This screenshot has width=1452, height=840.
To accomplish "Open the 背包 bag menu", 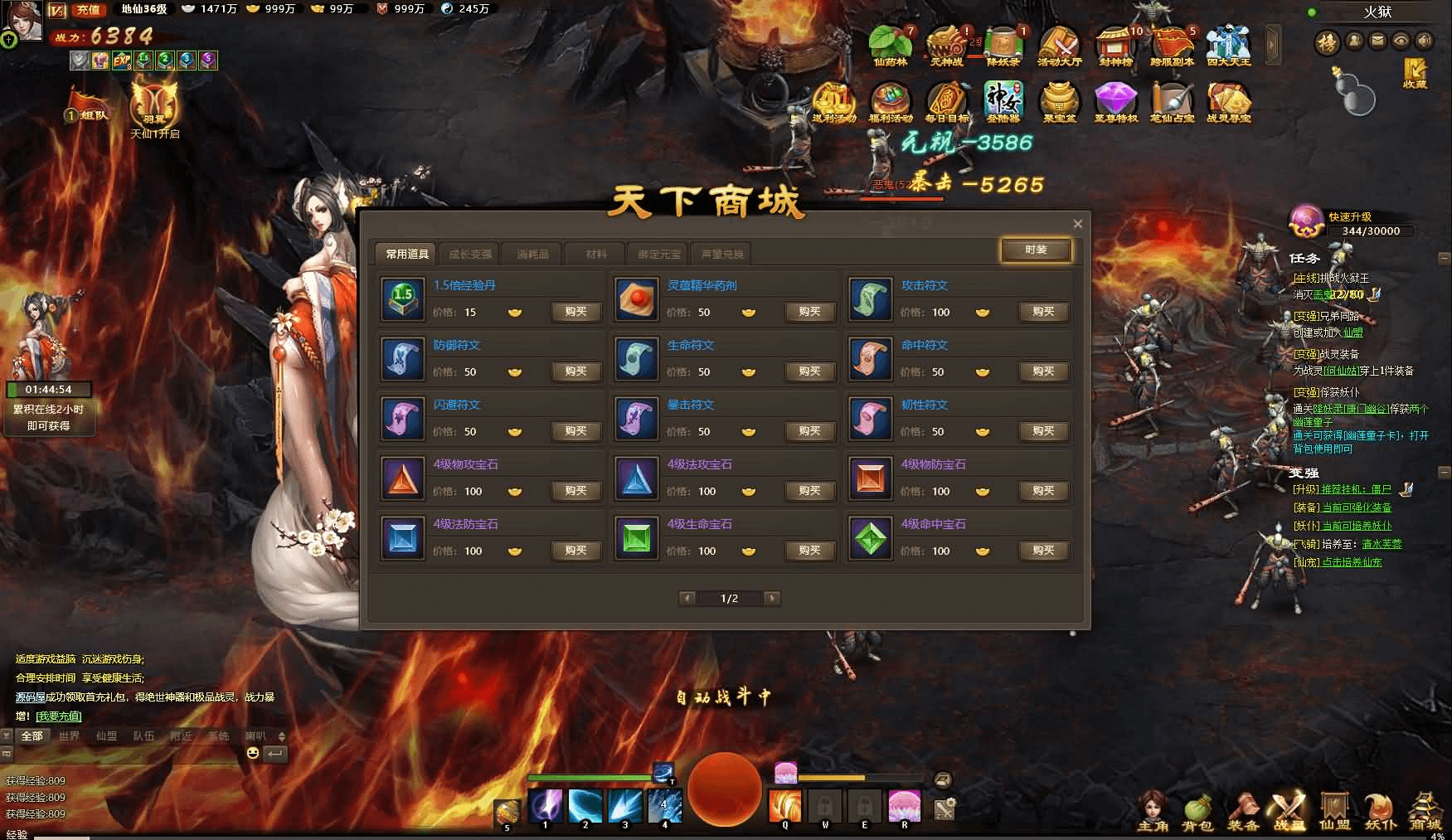I will click(x=1197, y=811).
